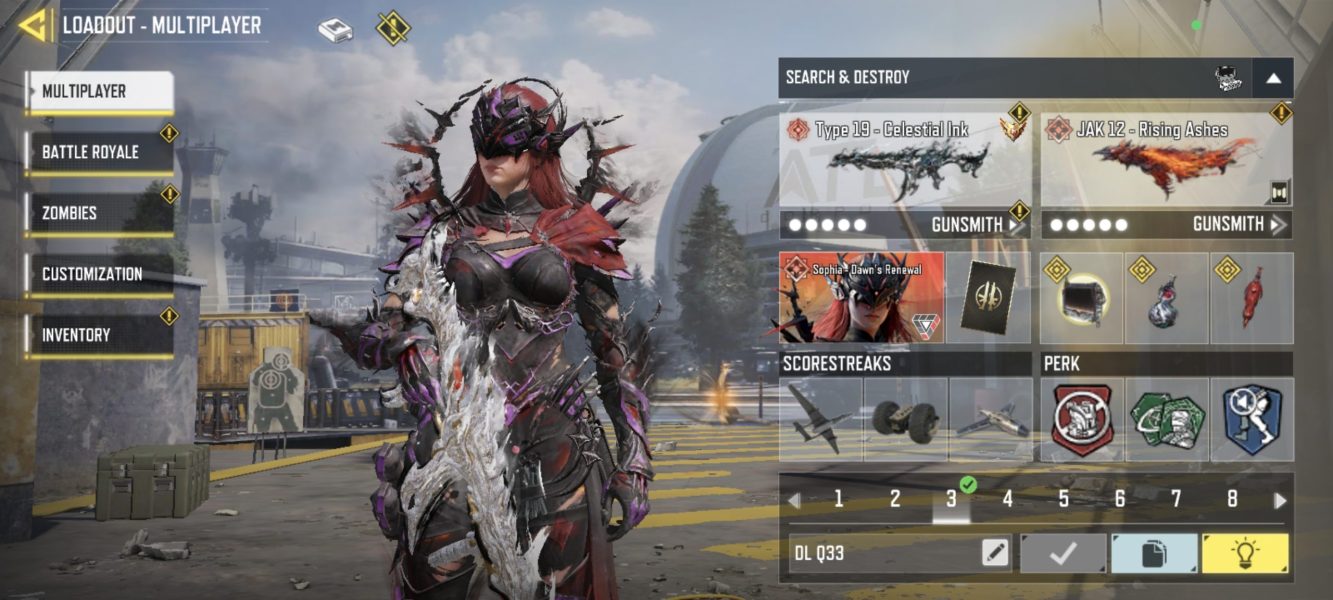Switch to loadout slot 5
This screenshot has width=1333, height=600.
point(1064,499)
